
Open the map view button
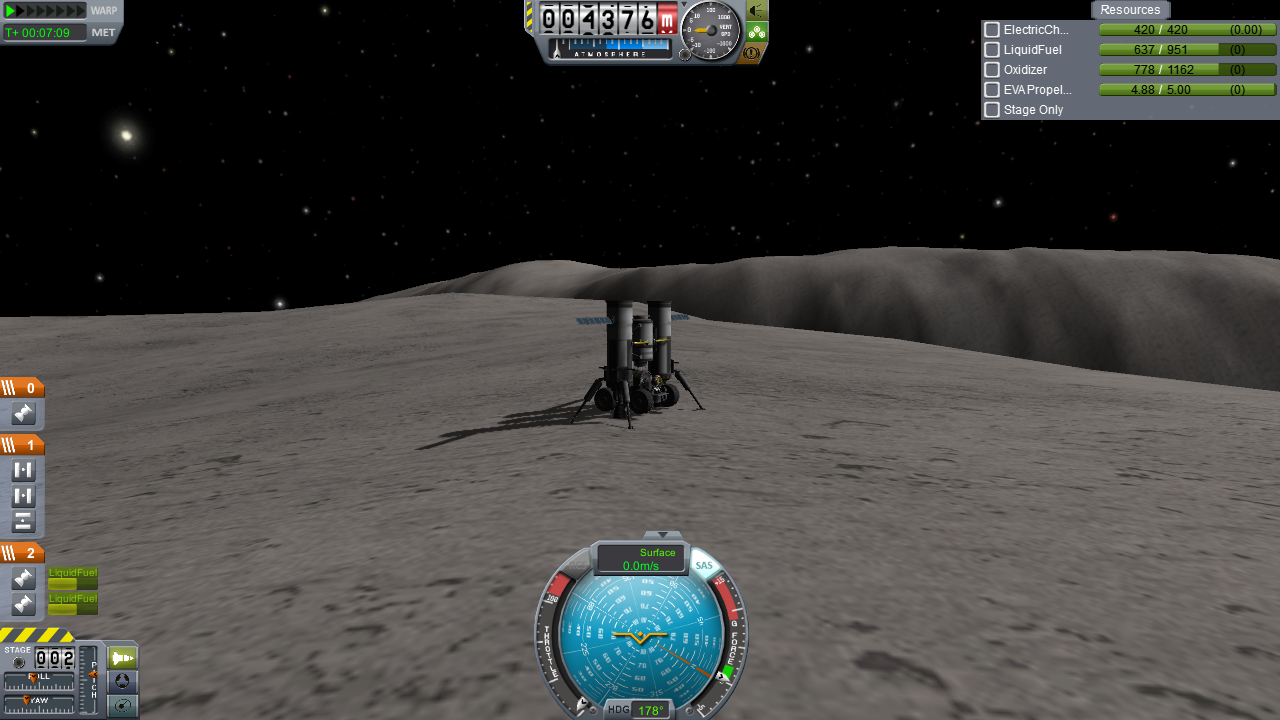pos(122,706)
